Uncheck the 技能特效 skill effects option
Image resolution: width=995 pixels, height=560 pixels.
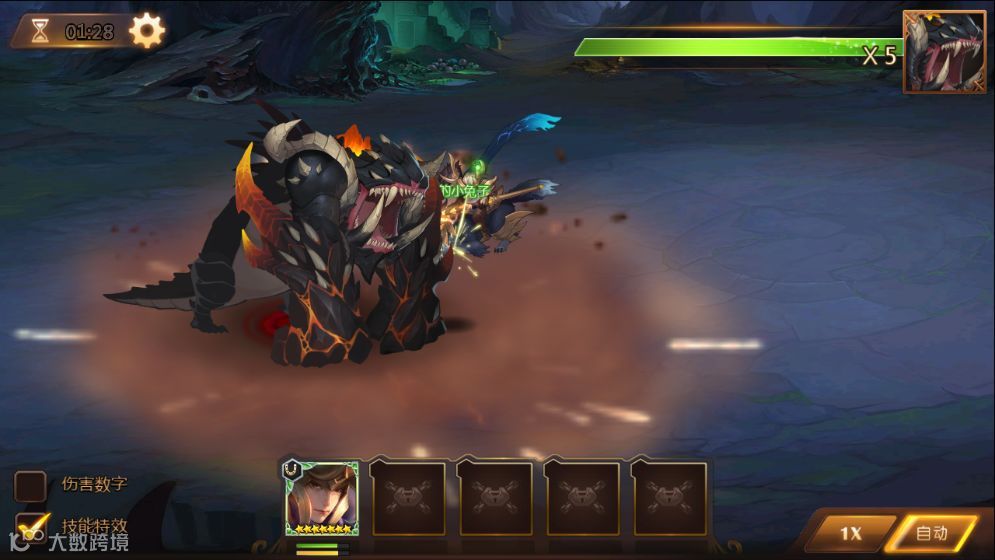point(33,526)
